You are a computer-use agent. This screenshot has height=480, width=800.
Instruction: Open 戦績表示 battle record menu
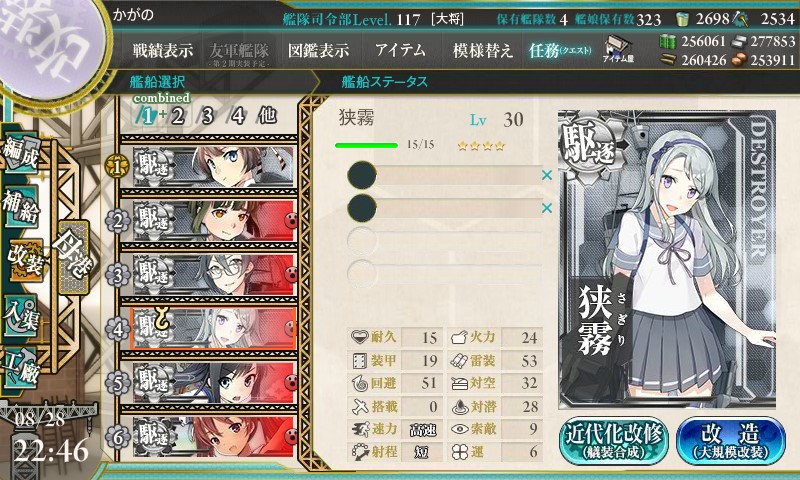(163, 50)
